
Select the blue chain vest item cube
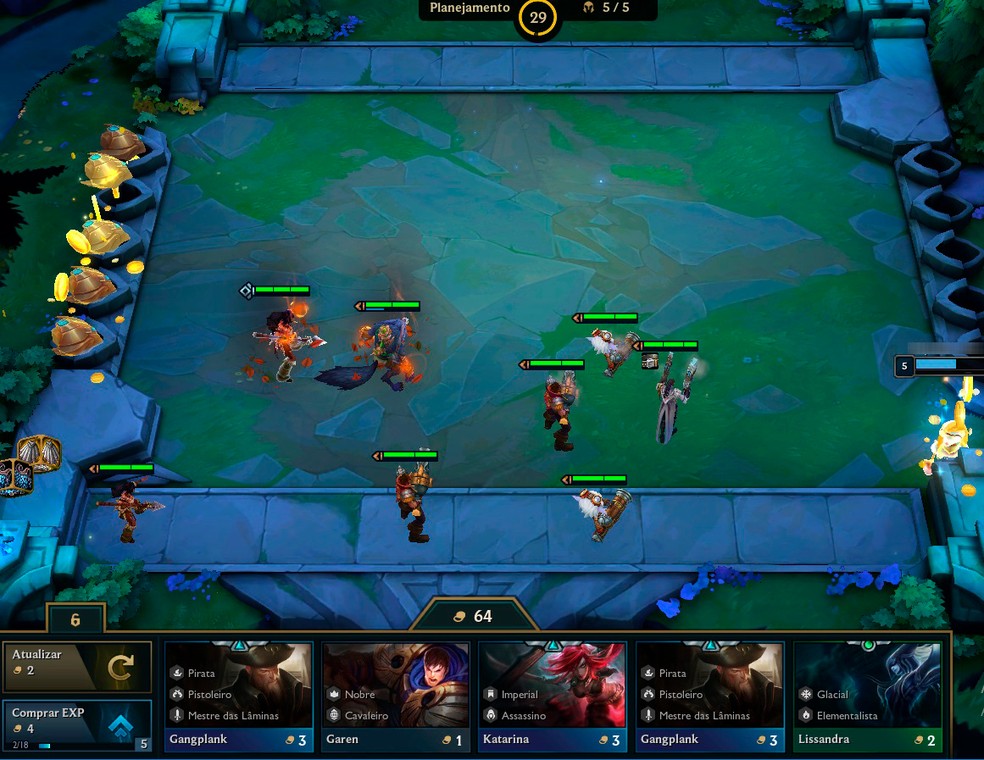click(15, 476)
